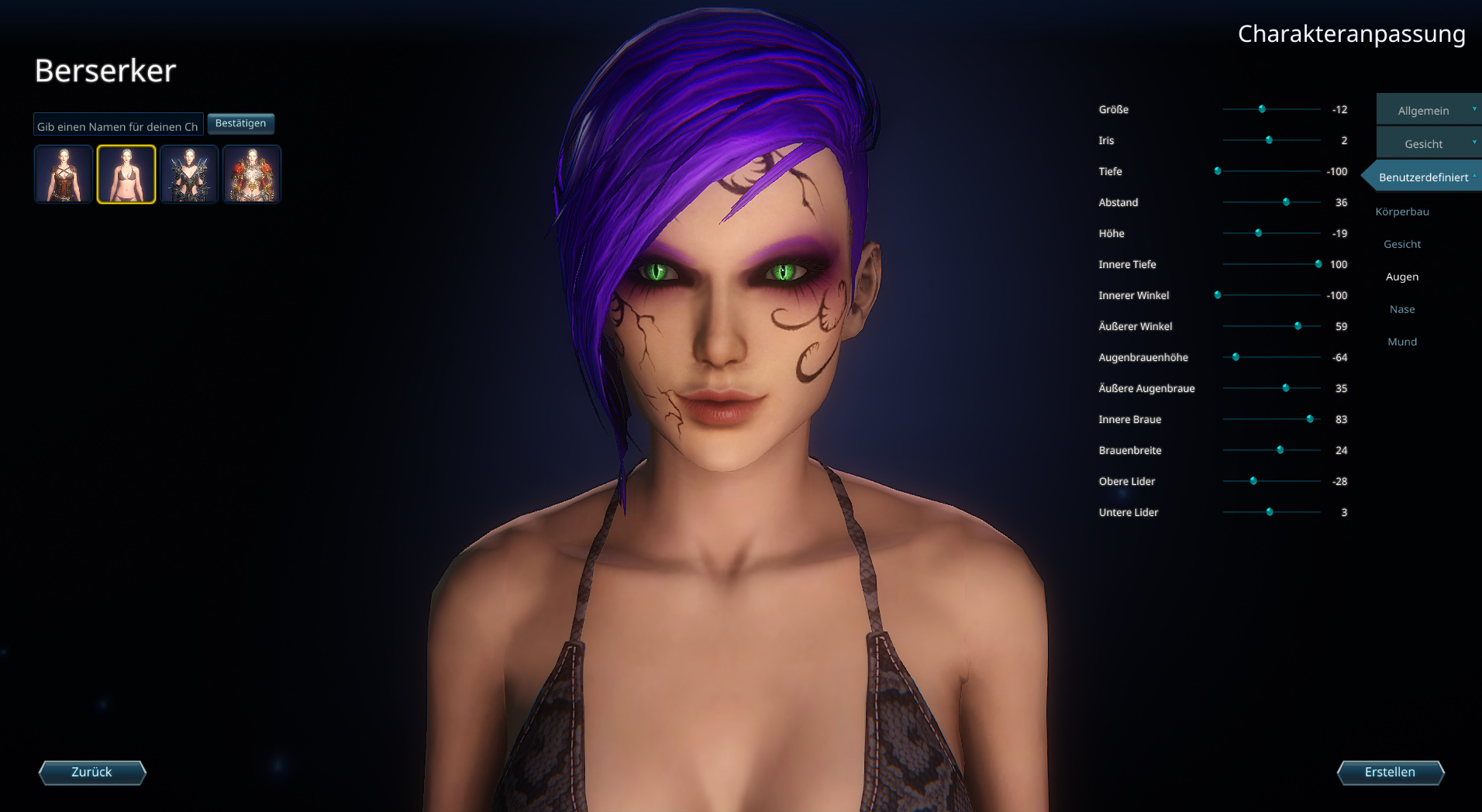
Task: Go back with the Zurück button
Action: point(92,772)
